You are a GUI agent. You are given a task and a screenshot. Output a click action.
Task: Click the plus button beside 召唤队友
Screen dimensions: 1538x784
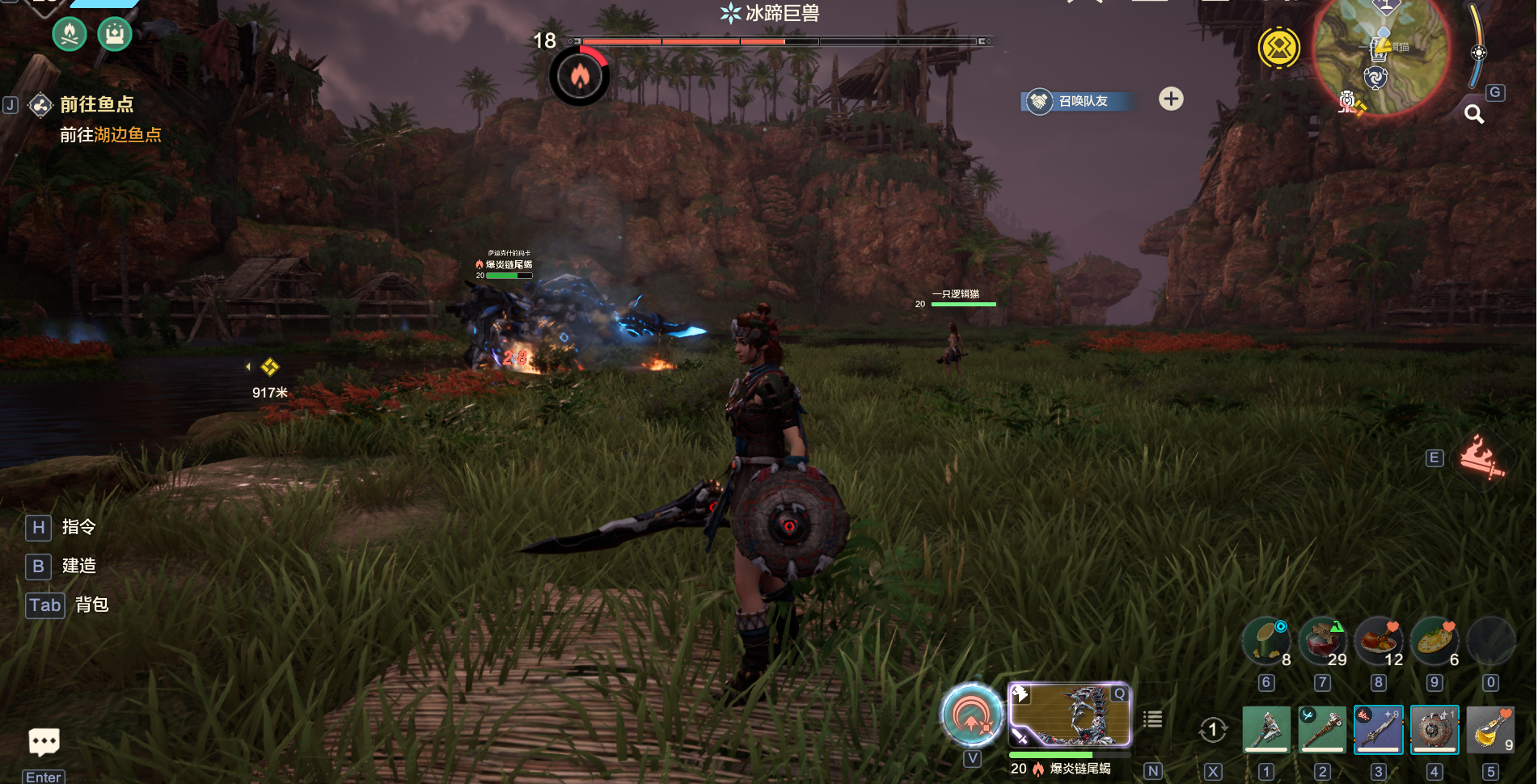tap(1171, 99)
